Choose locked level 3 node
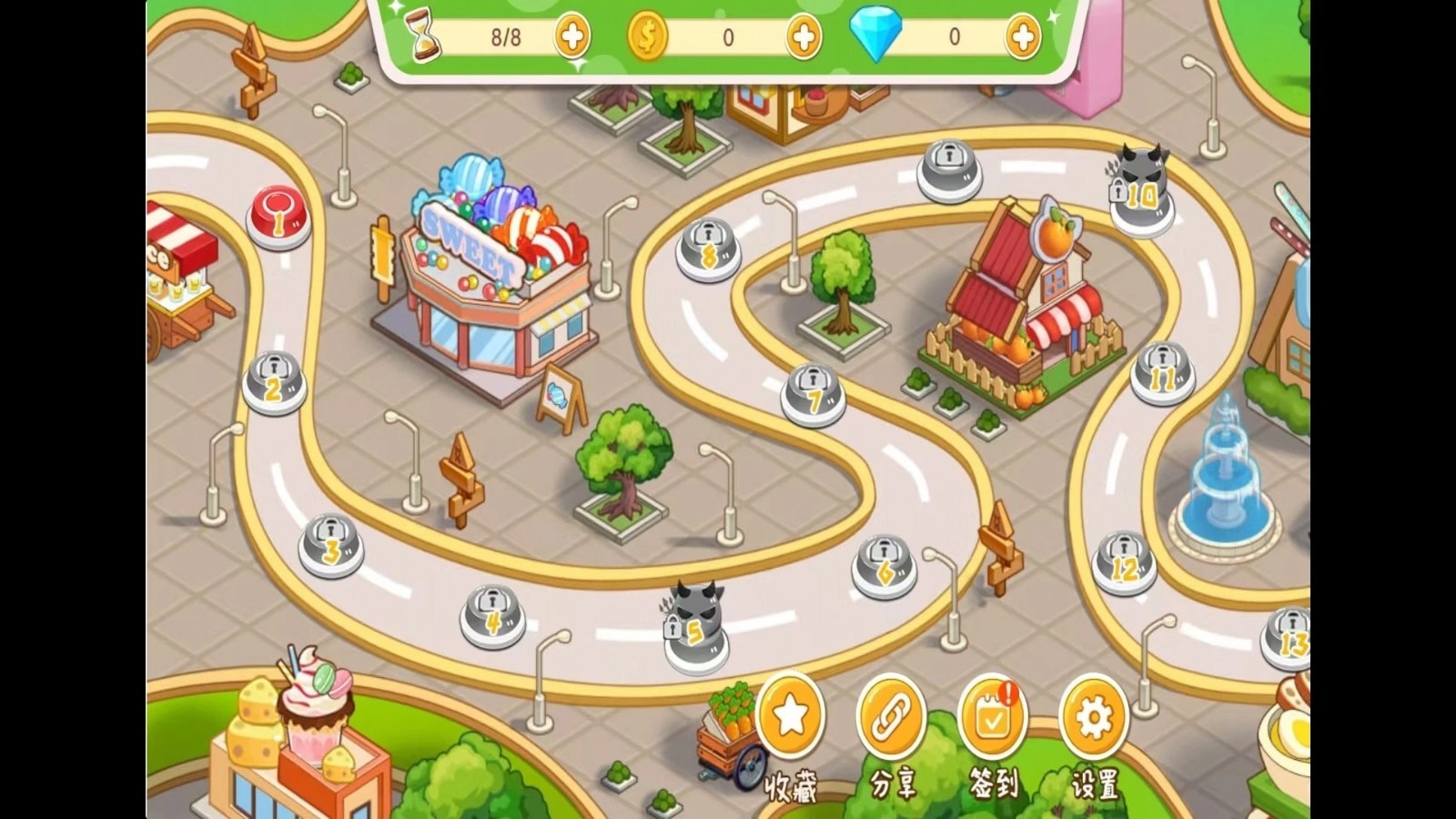The height and width of the screenshot is (819, 1456). point(331,545)
